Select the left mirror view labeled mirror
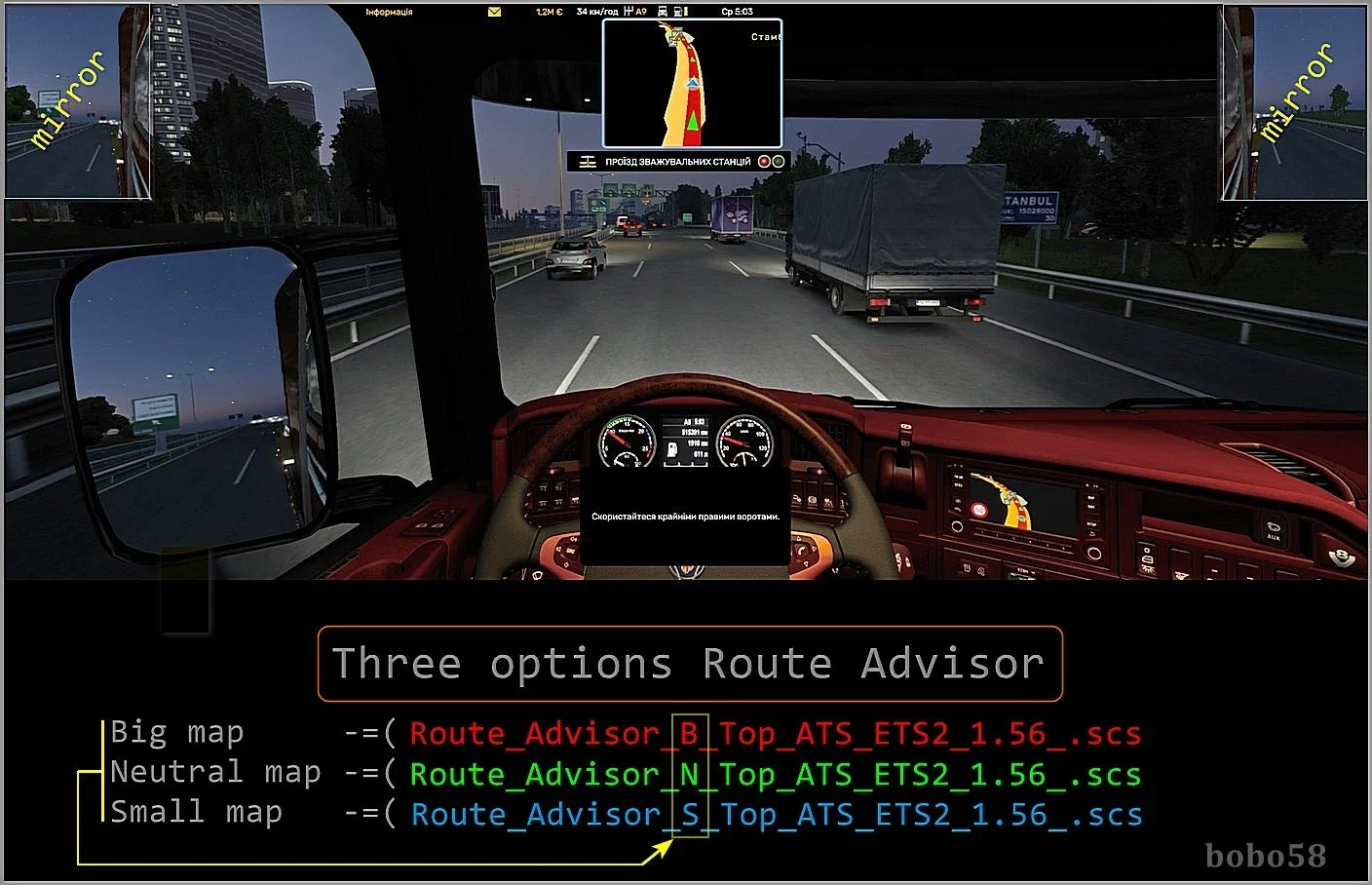This screenshot has width=1372, height=885. pos(78,97)
